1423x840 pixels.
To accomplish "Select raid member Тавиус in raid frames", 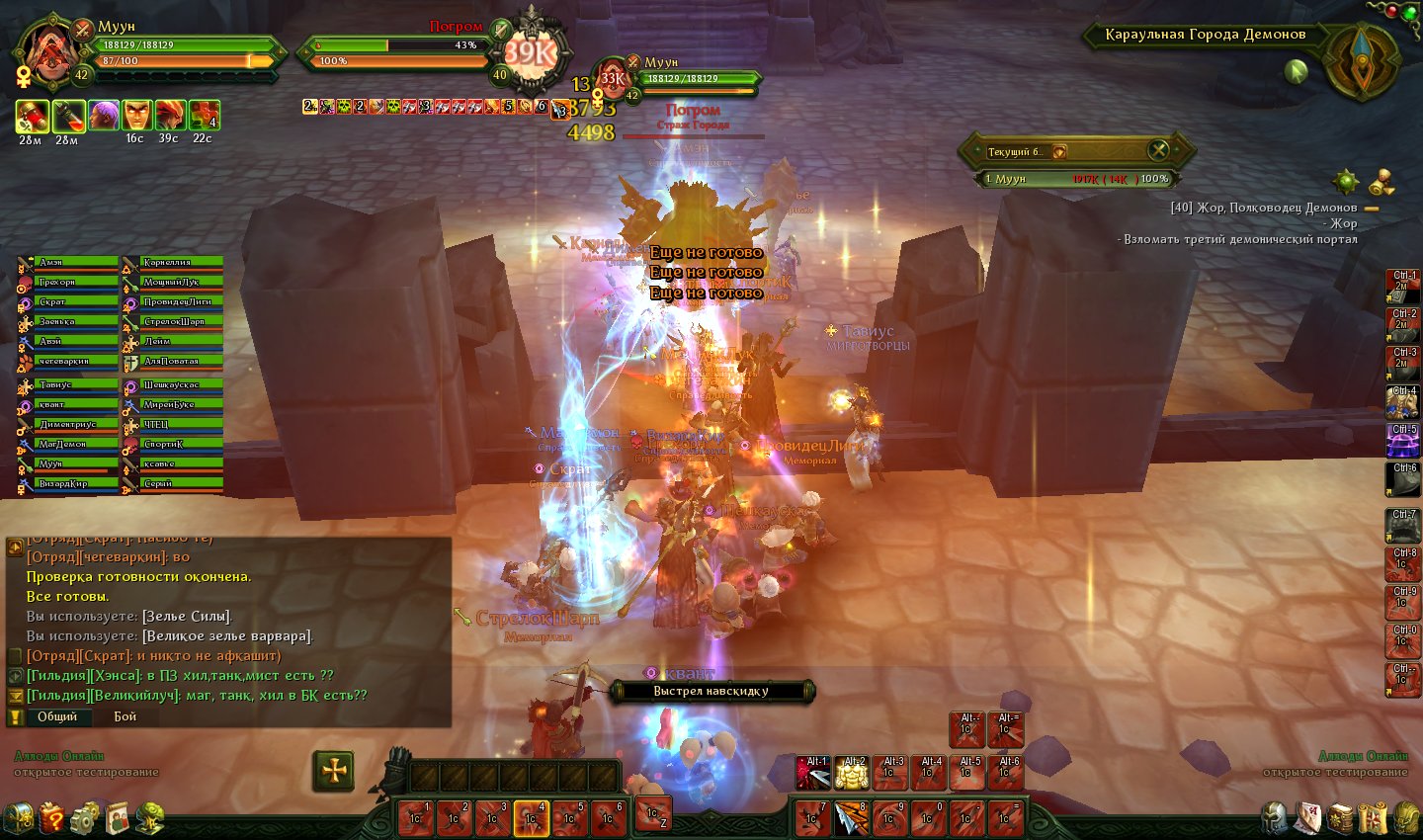I will 68,385.
